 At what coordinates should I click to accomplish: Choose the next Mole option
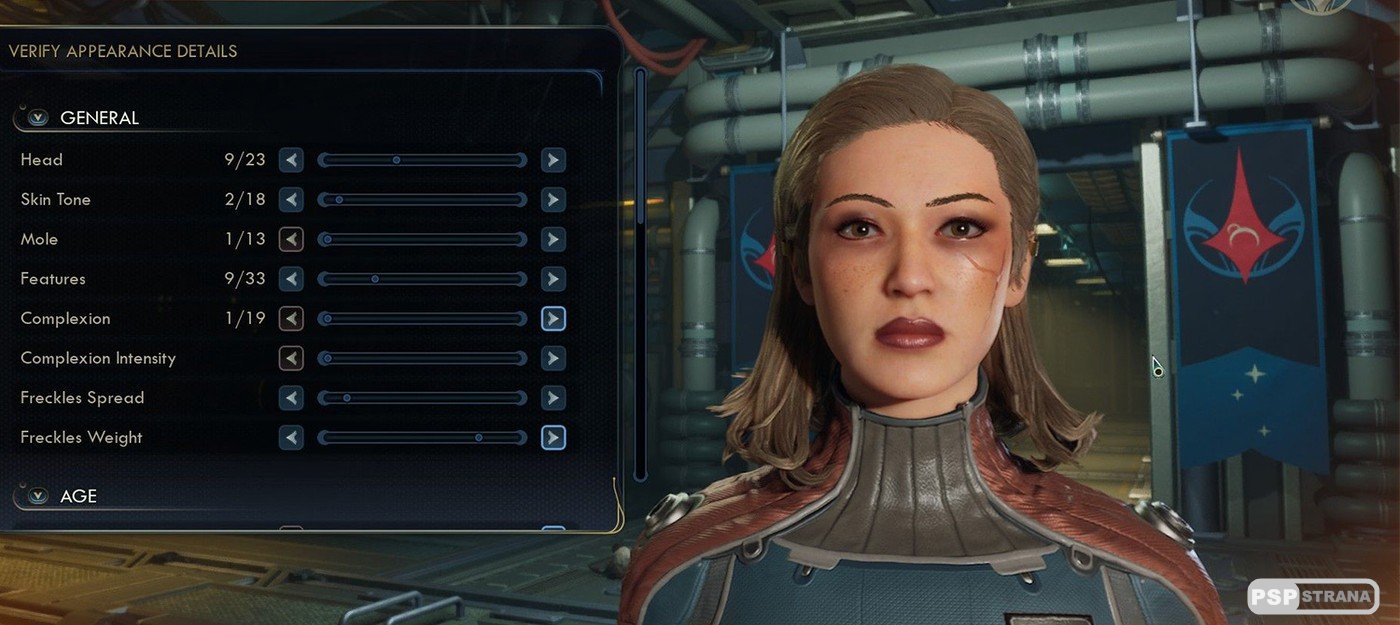[553, 240]
